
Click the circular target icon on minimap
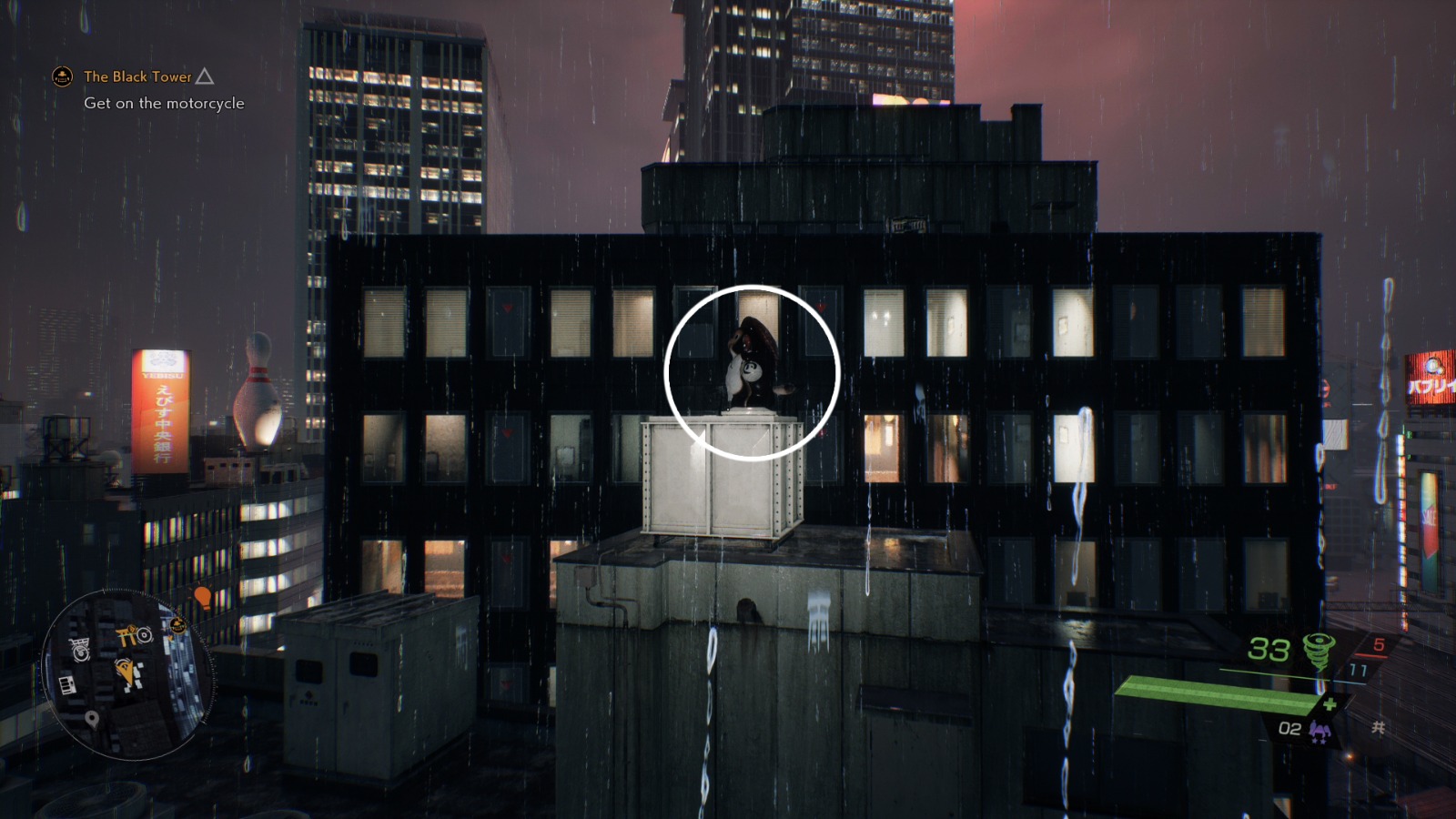pos(144,635)
